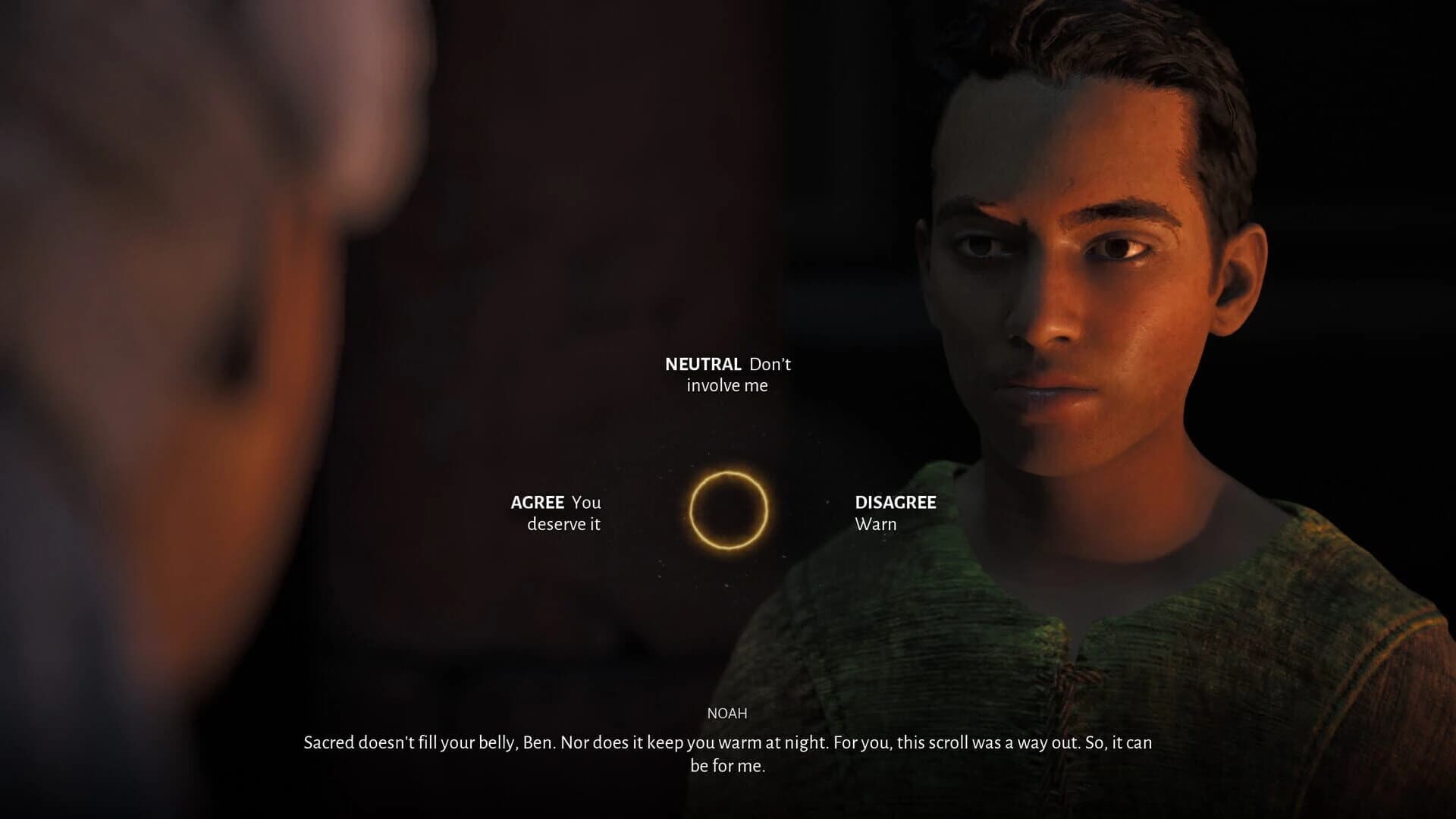Select the right dialogue choice position
The width and height of the screenshot is (1456, 819).
pyautogui.click(x=896, y=512)
